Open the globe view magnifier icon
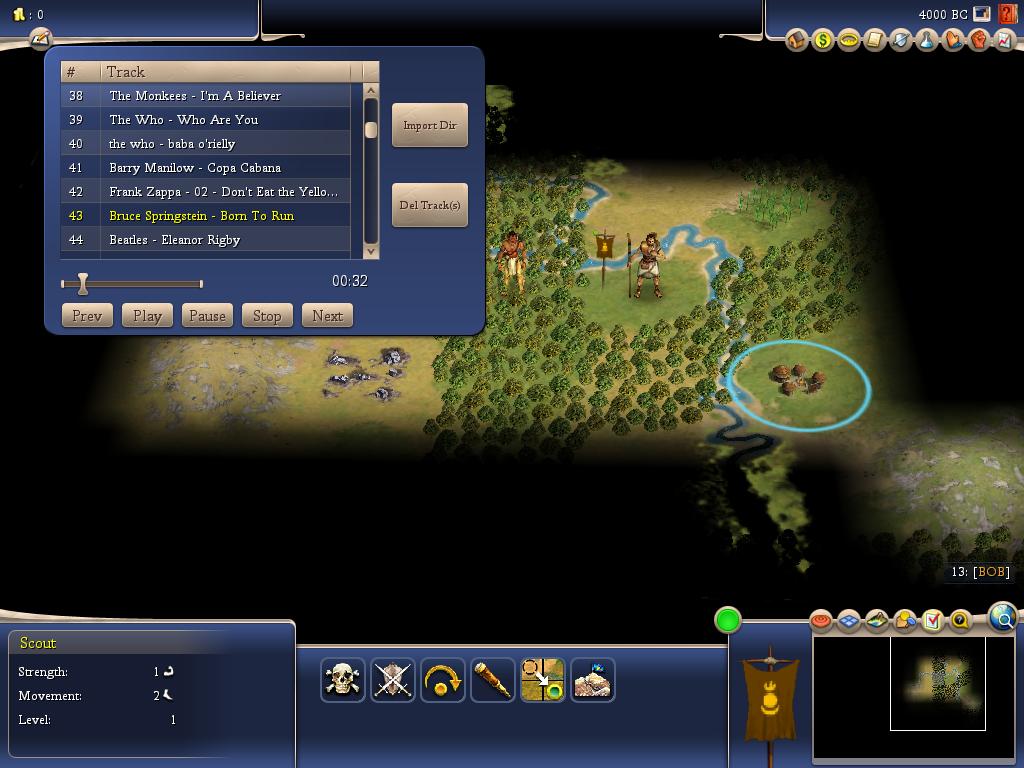 (1003, 617)
